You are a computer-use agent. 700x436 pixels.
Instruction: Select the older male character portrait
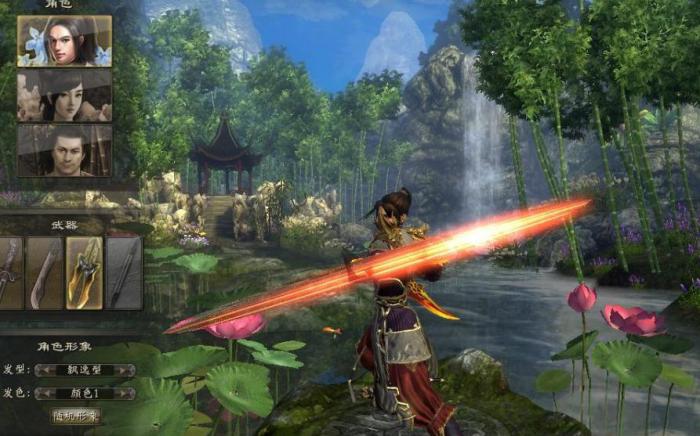tap(64, 150)
